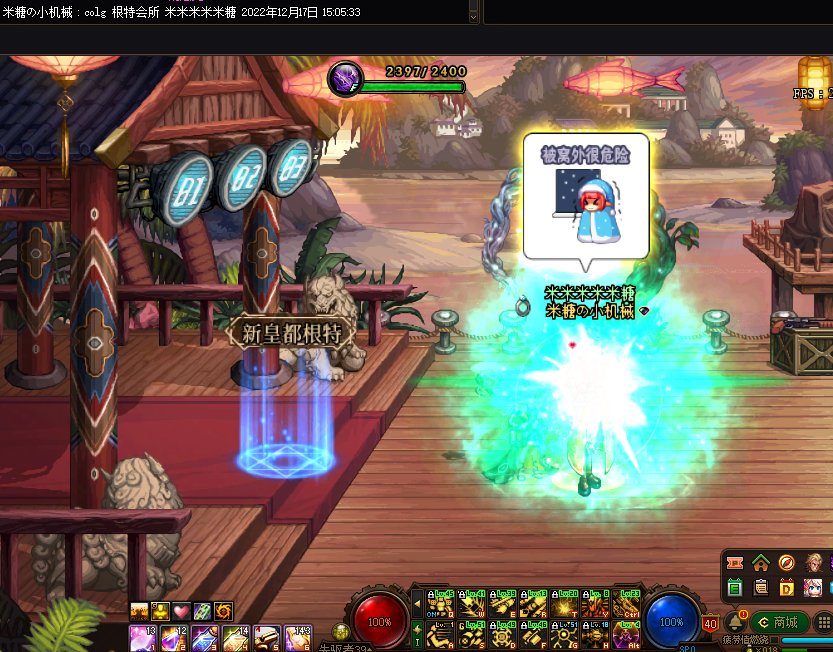Open the green E calendar icon
This screenshot has width=833, height=652.
(x=736, y=588)
